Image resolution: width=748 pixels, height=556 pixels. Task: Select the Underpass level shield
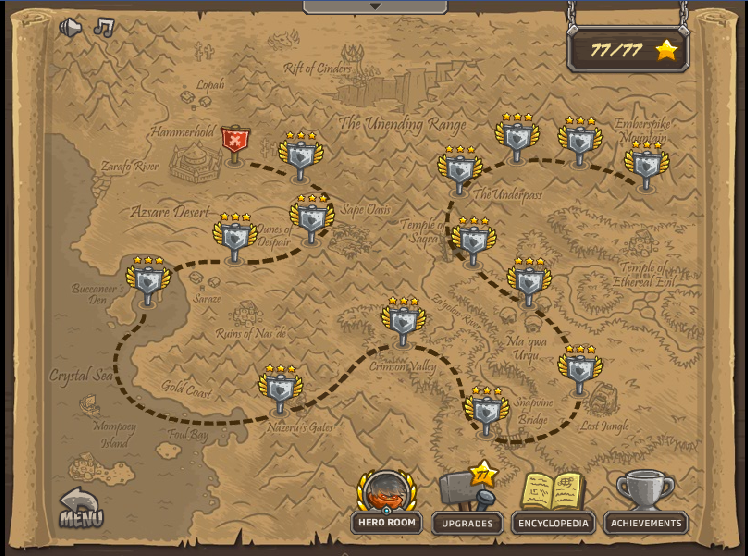(459, 172)
